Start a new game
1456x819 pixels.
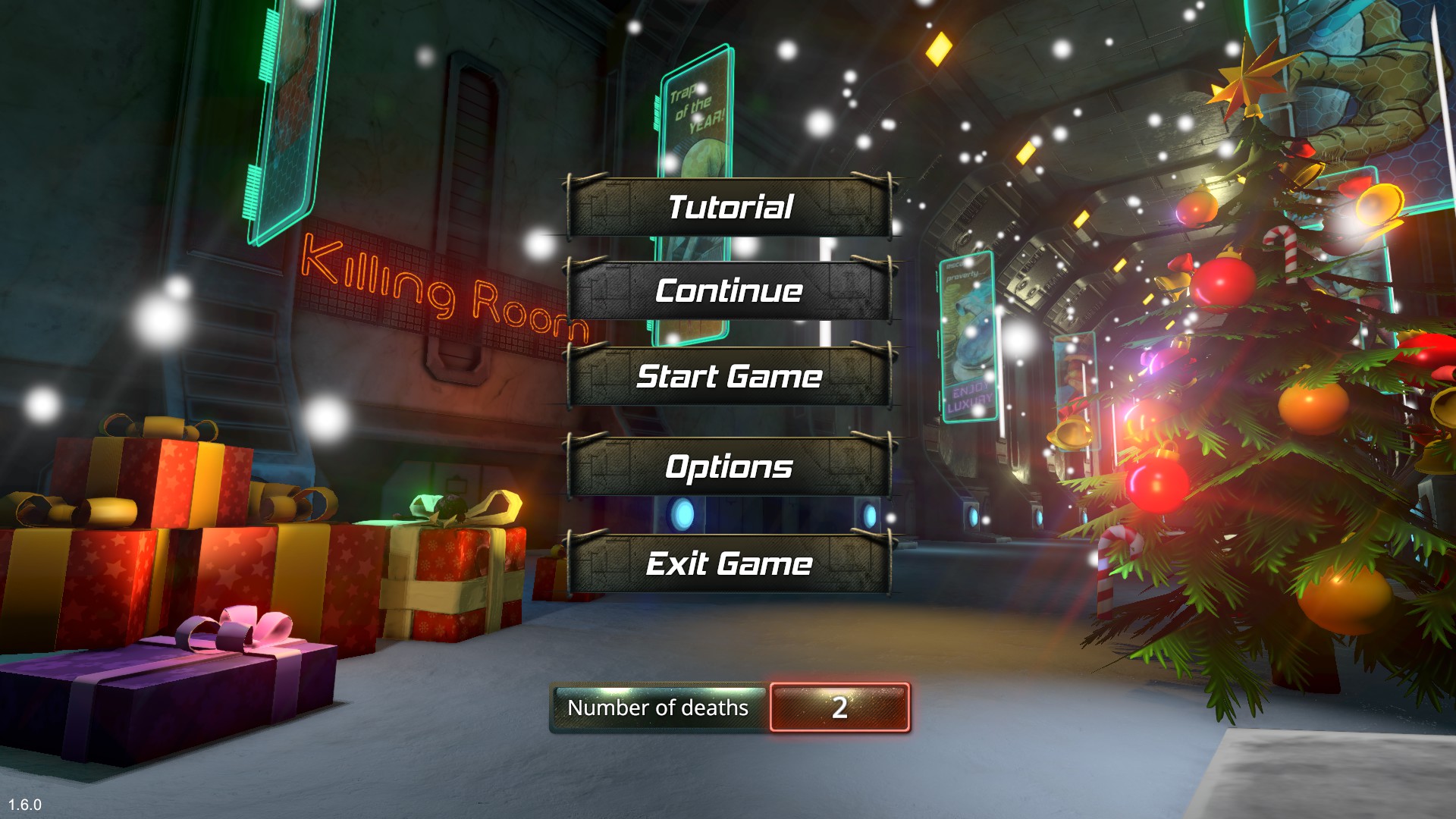tap(728, 377)
